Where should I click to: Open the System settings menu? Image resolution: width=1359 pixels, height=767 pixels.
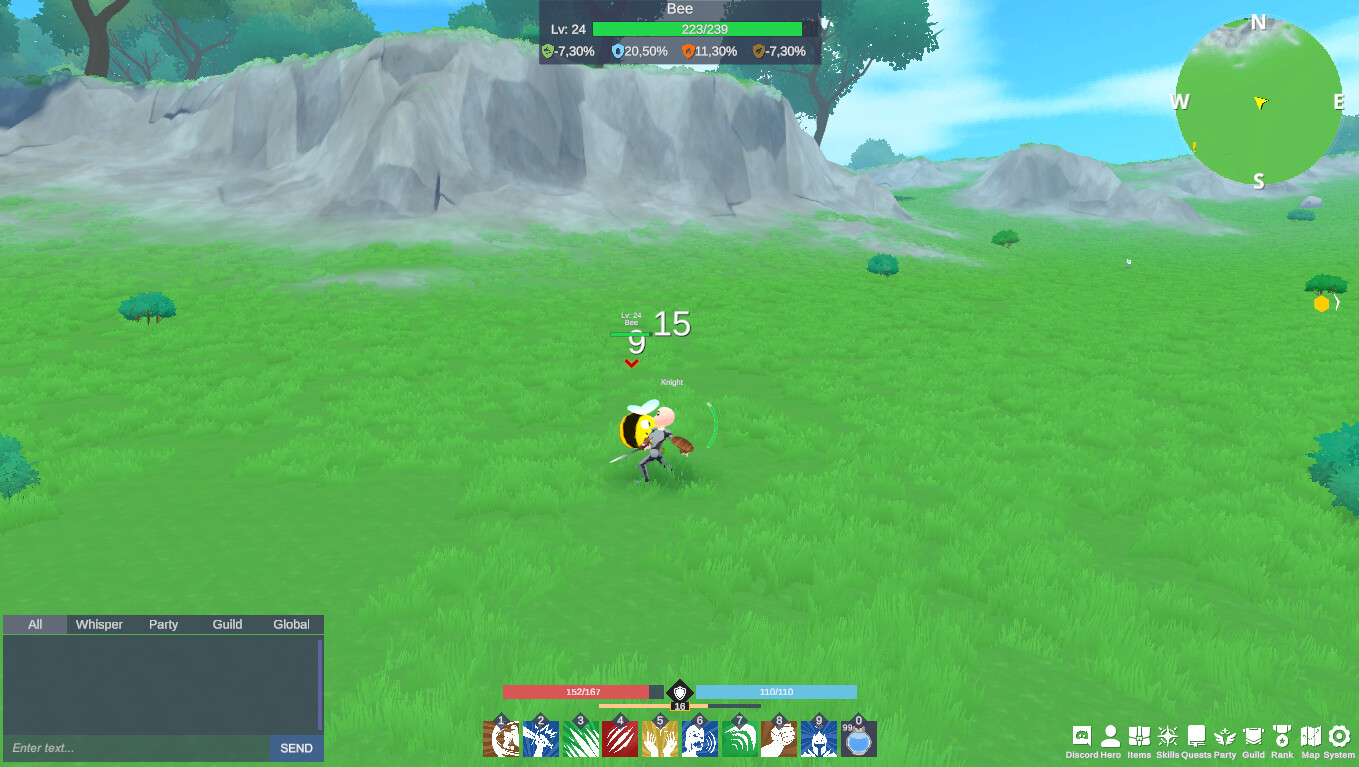(1338, 737)
